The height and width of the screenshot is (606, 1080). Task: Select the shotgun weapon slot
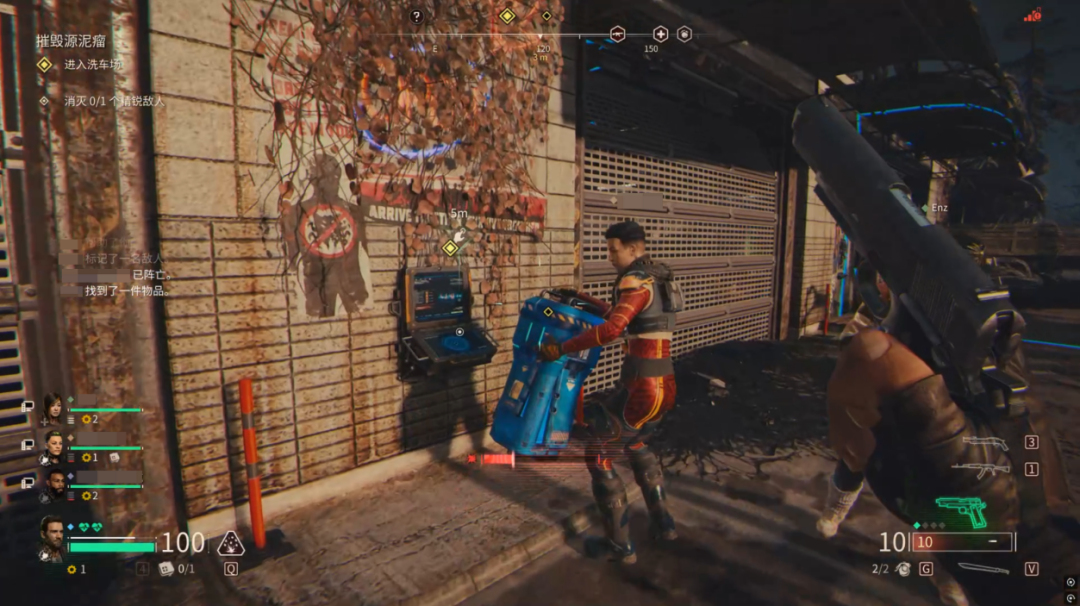tap(986, 442)
